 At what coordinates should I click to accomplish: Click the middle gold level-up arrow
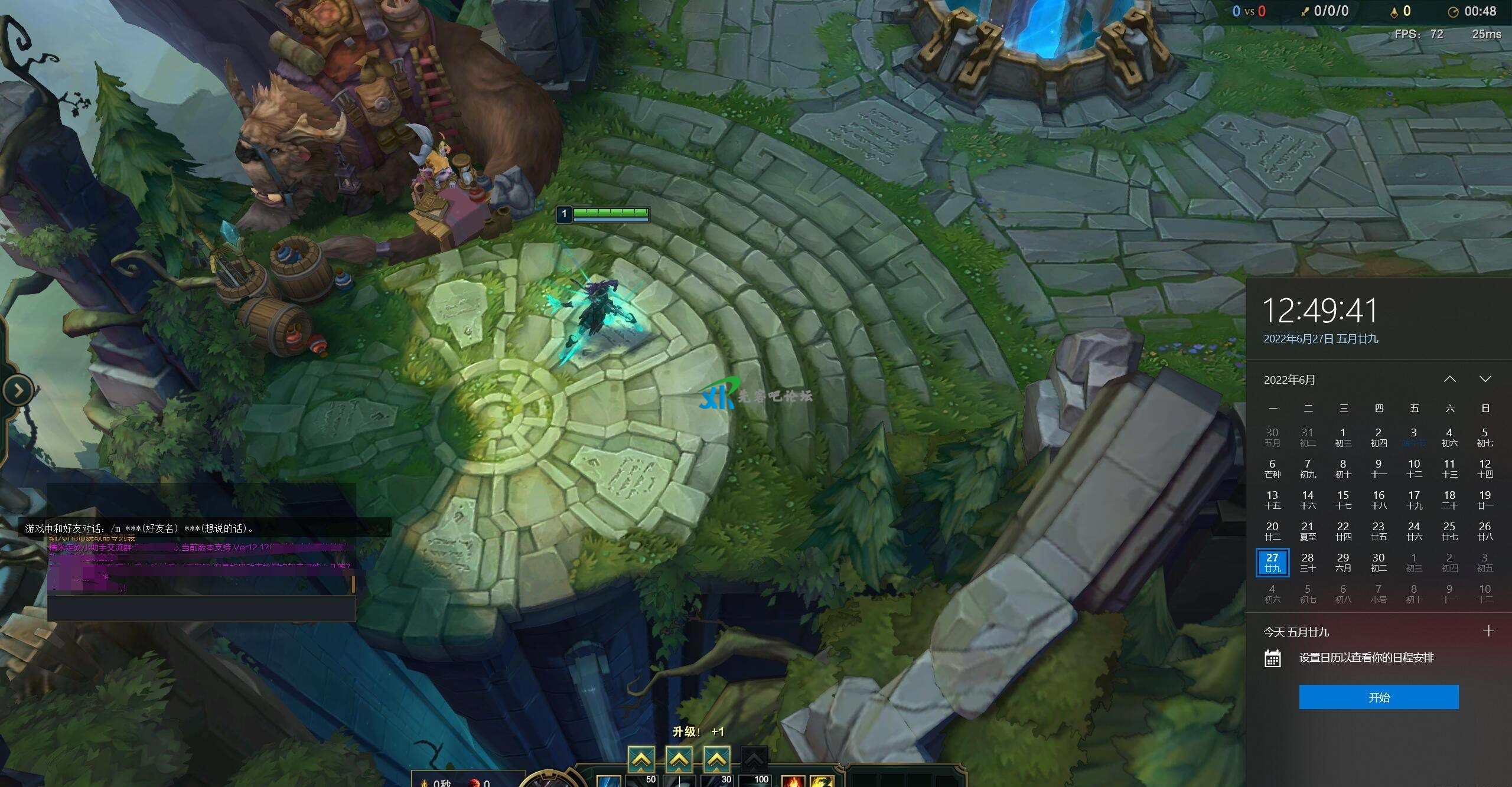click(x=679, y=759)
